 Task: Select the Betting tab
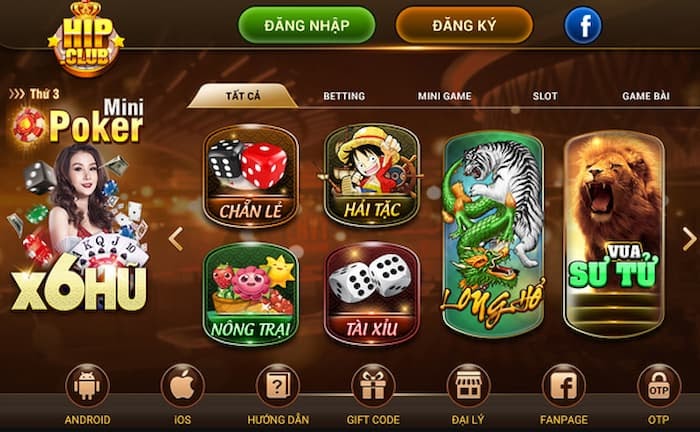343,96
